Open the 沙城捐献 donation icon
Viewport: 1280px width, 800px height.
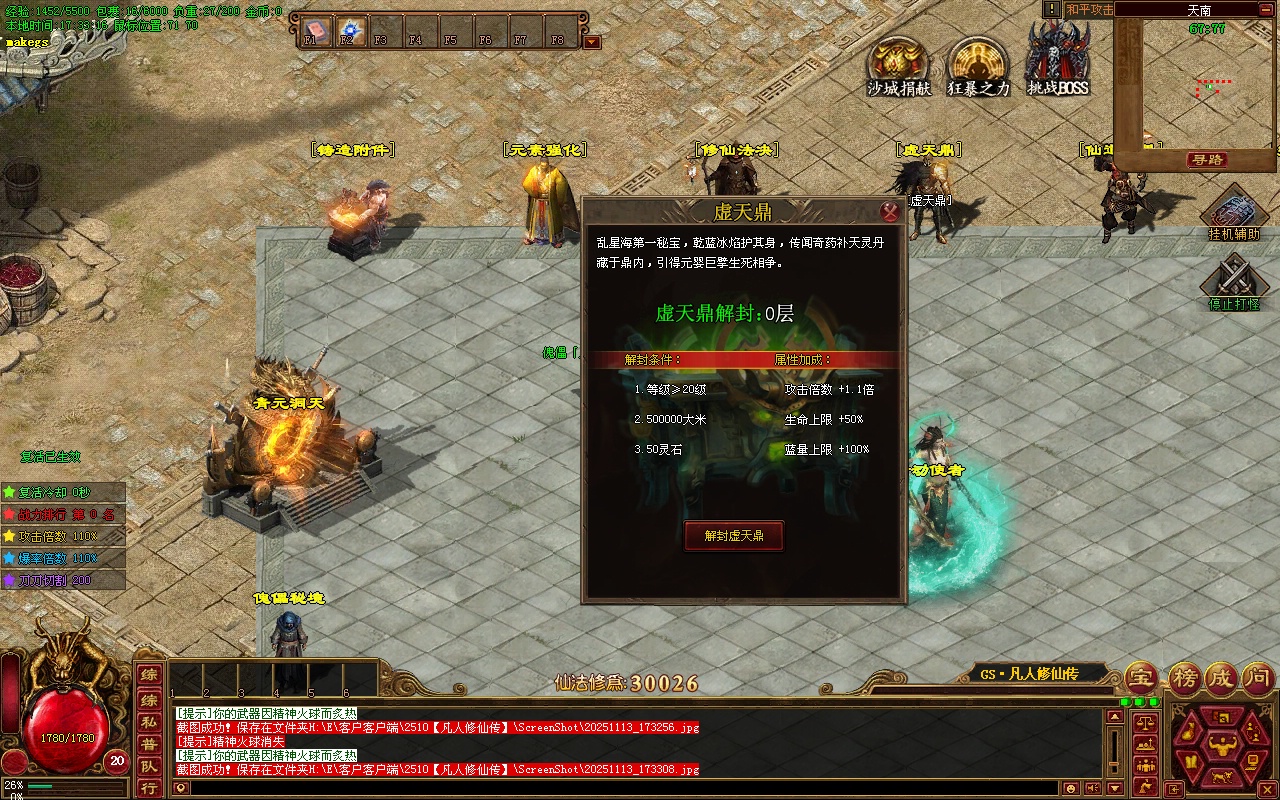(898, 66)
